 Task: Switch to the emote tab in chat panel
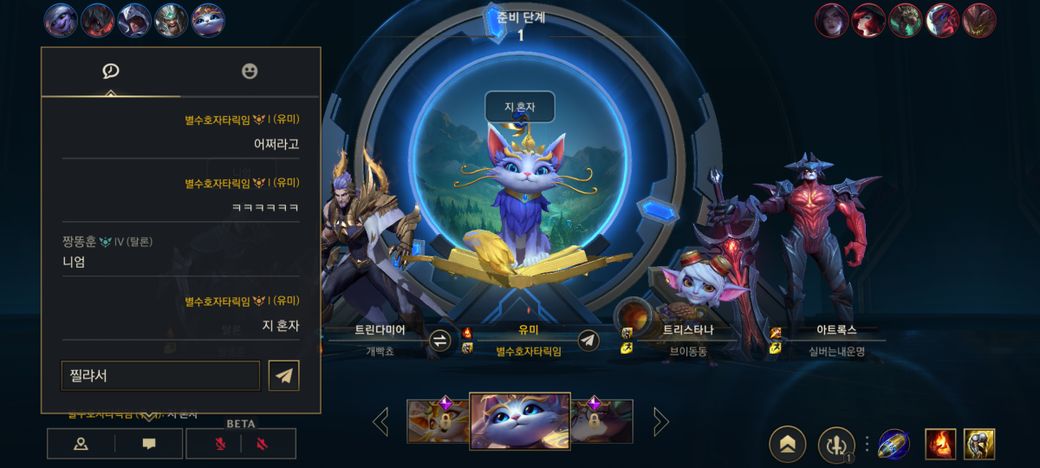click(x=250, y=71)
